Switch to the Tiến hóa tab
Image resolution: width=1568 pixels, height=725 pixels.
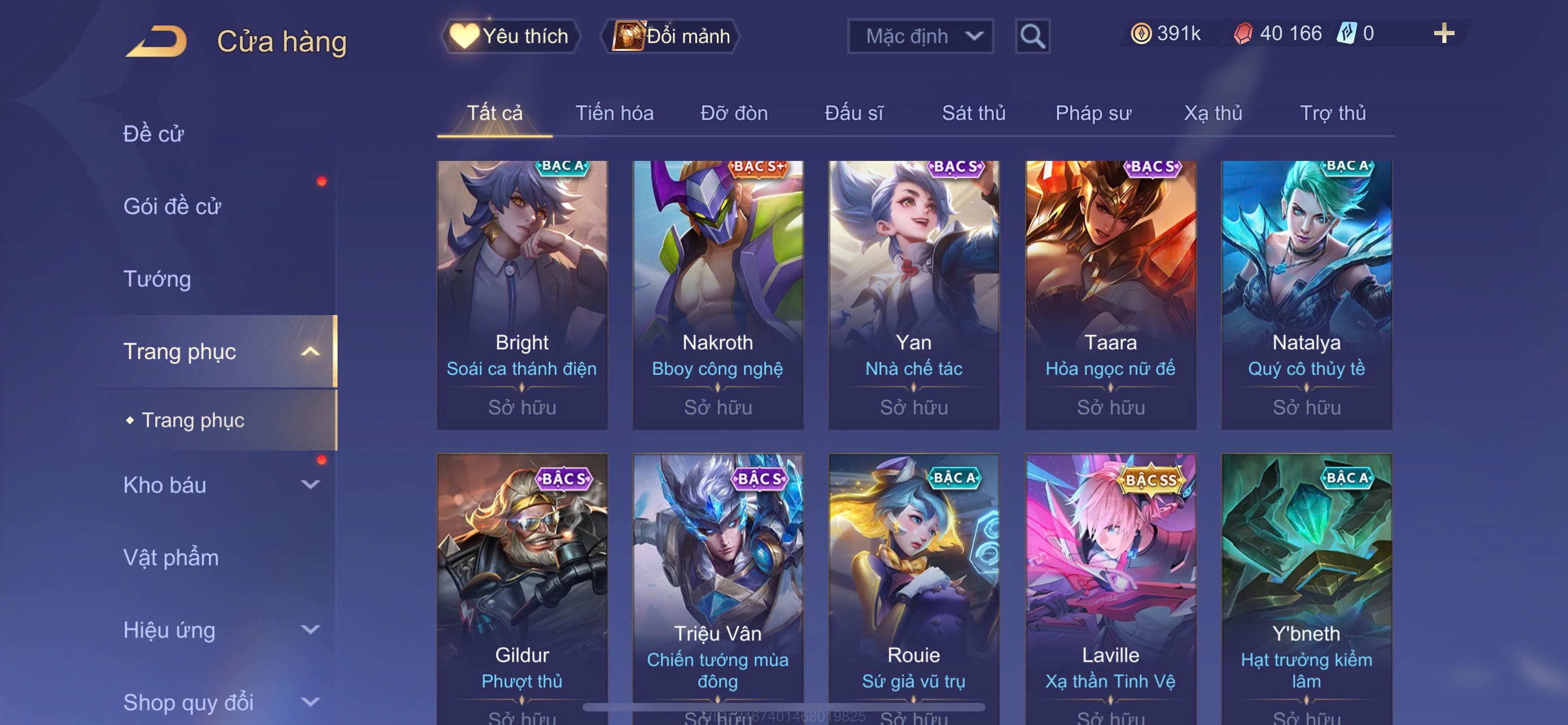[614, 113]
